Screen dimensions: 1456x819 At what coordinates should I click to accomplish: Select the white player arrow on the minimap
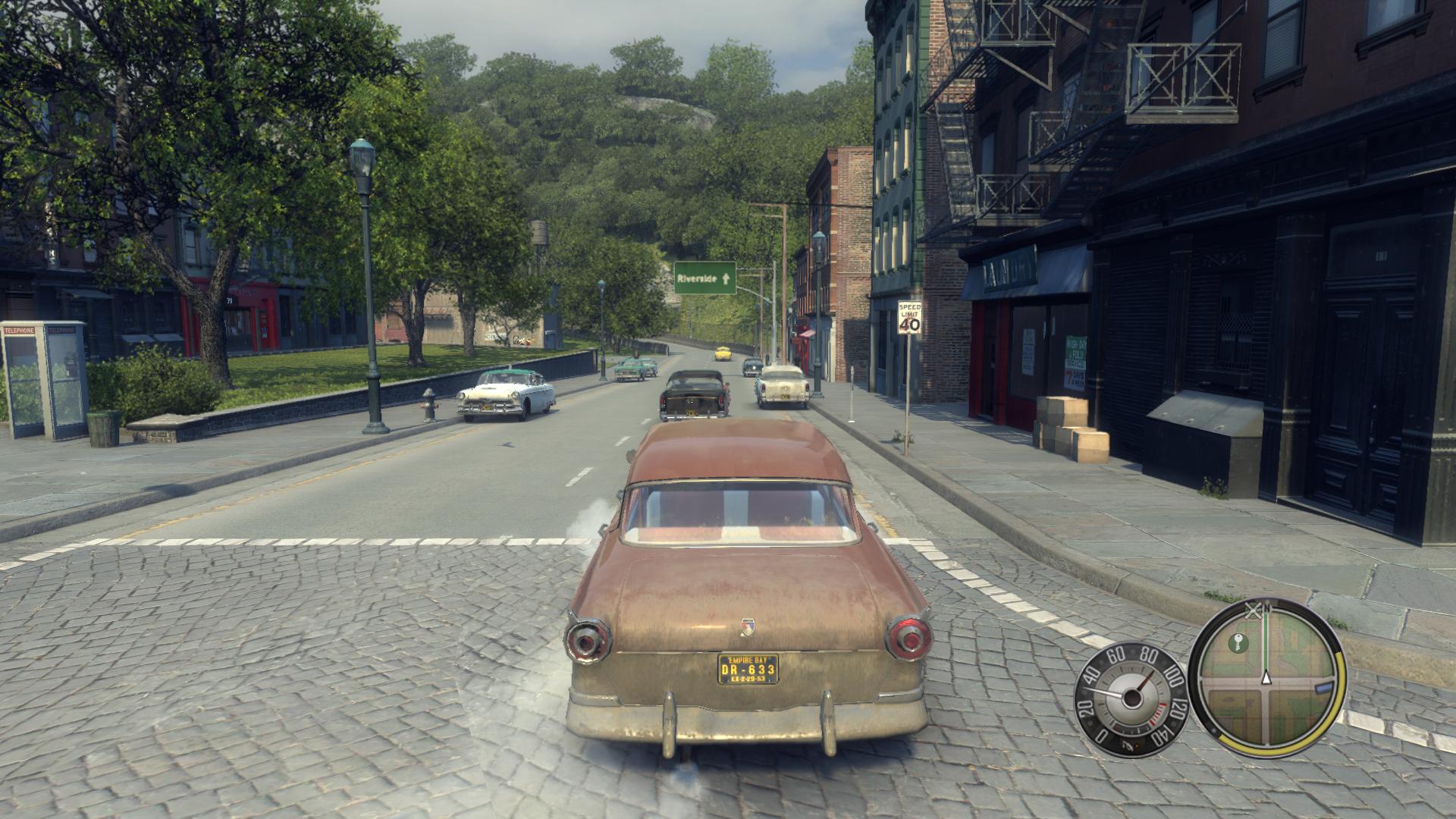click(1265, 677)
